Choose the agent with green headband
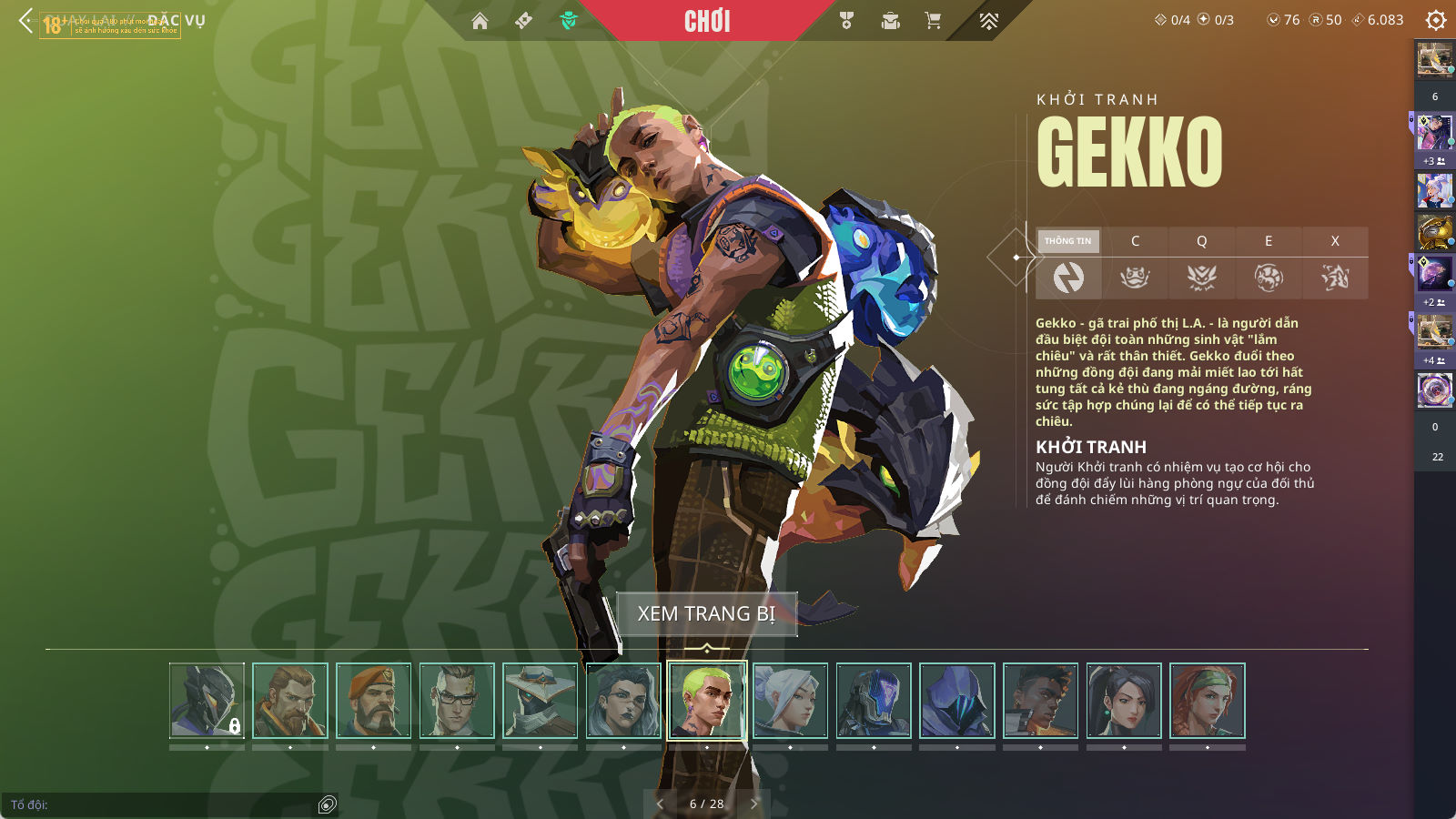This screenshot has height=819, width=1456. (x=1208, y=700)
